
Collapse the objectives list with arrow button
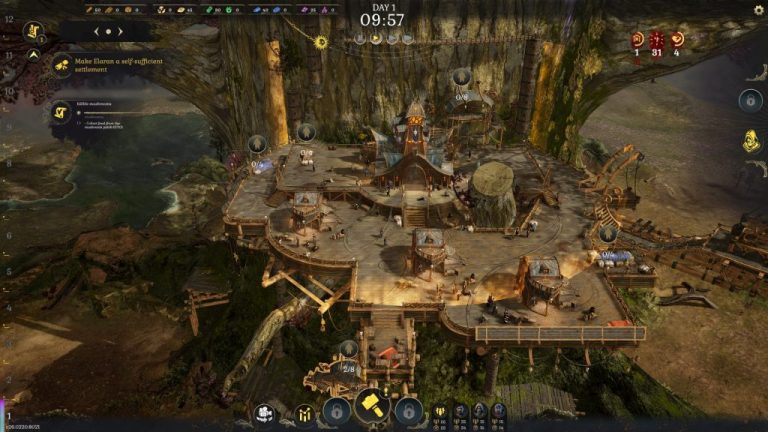pyautogui.click(x=32, y=57)
